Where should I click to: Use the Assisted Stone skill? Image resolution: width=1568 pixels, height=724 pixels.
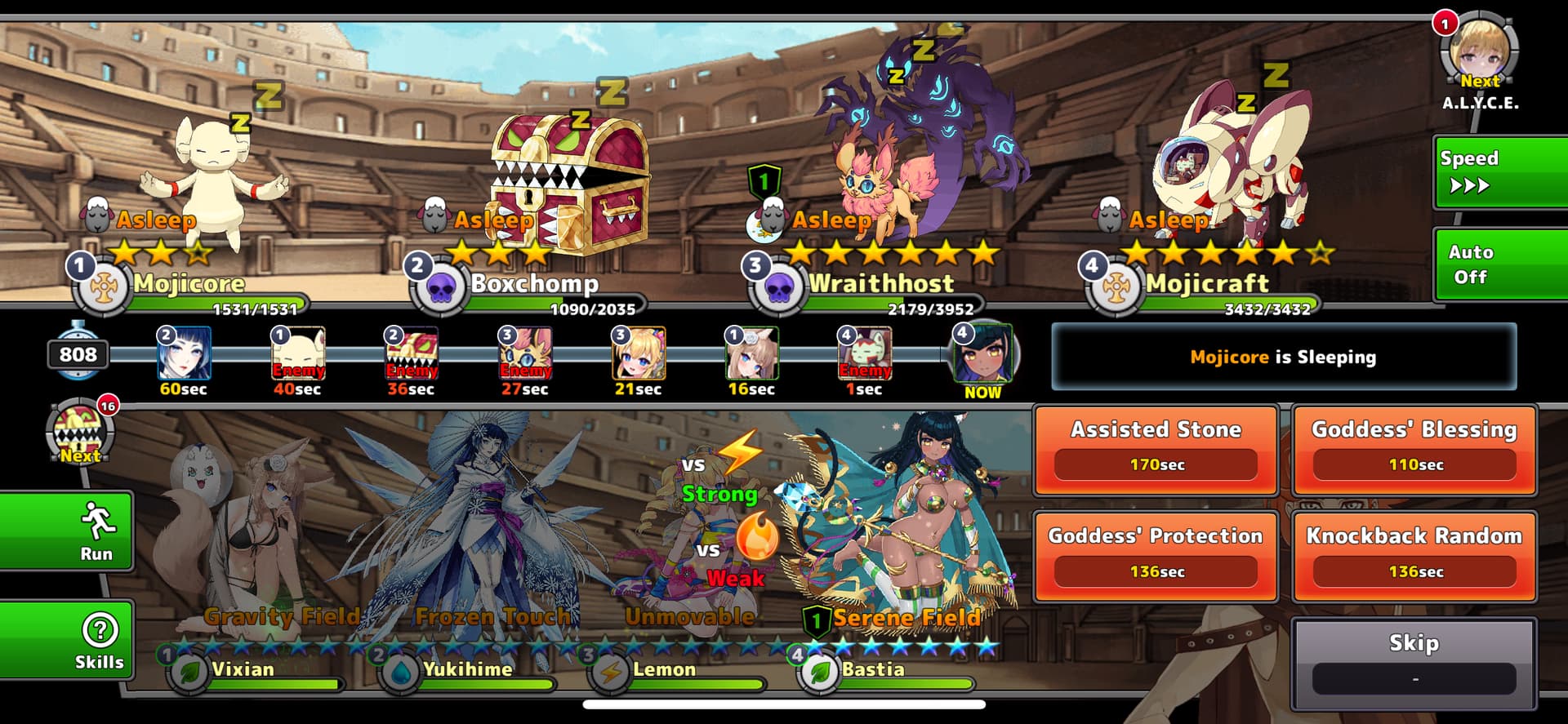(1156, 450)
